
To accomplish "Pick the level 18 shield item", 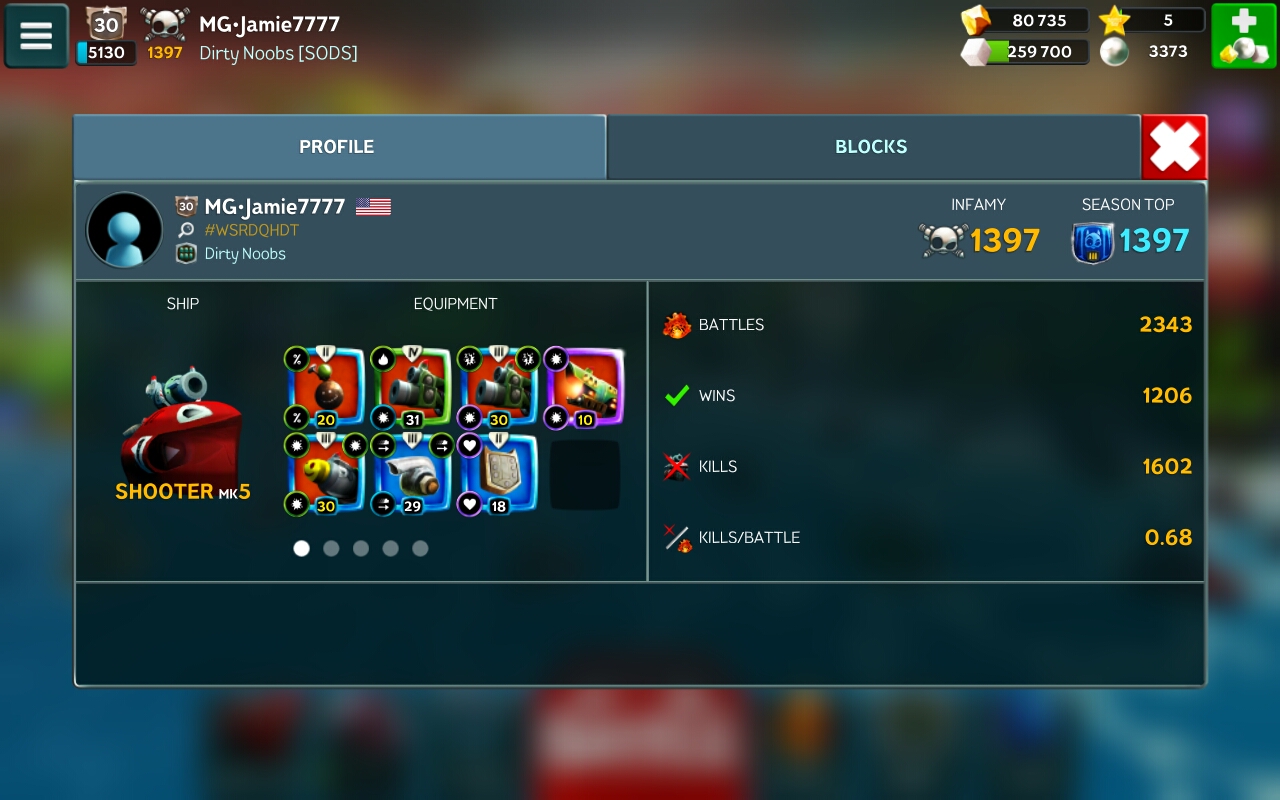I will click(x=498, y=475).
